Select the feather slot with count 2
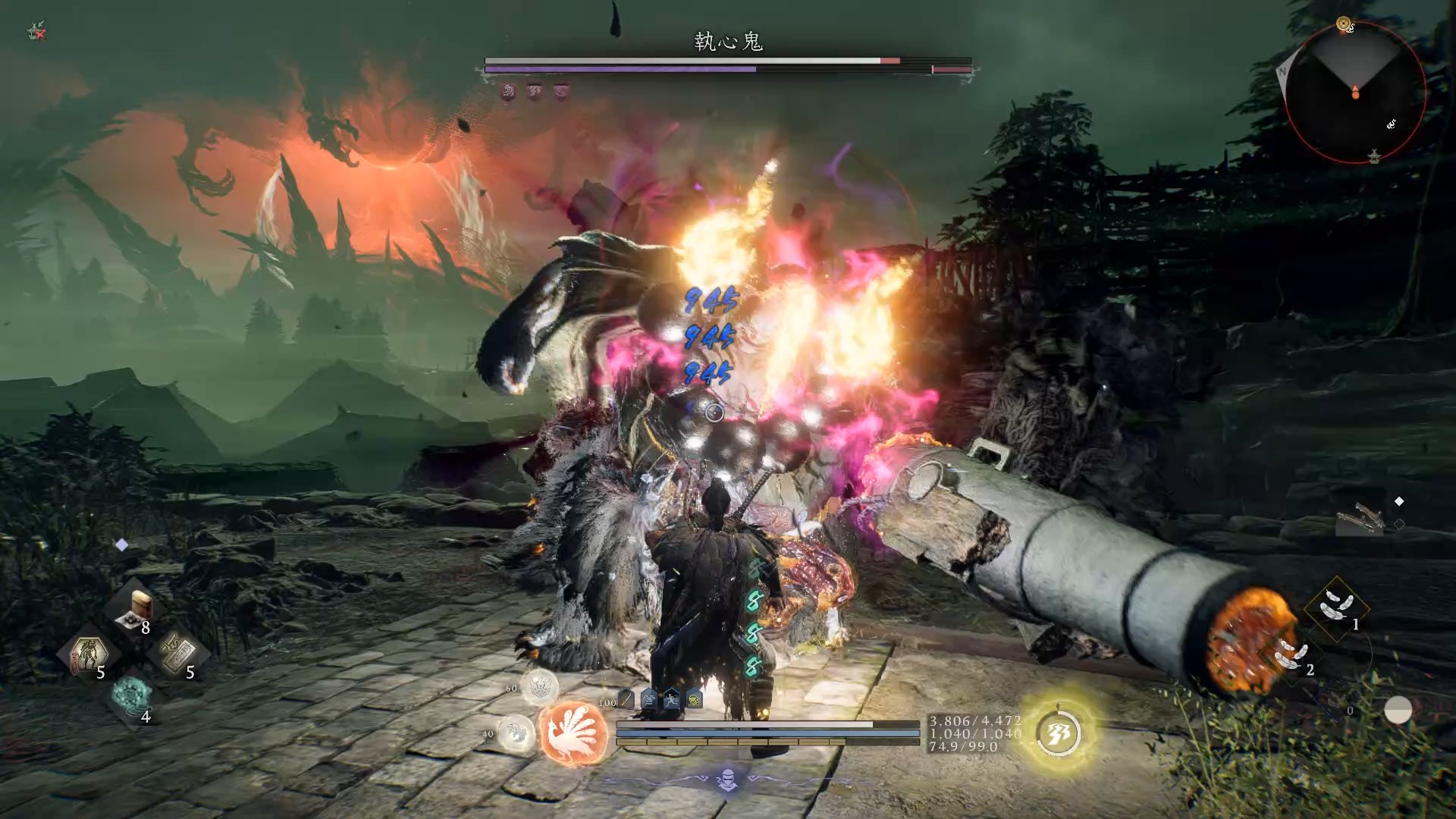The width and height of the screenshot is (1456, 819). click(1291, 655)
